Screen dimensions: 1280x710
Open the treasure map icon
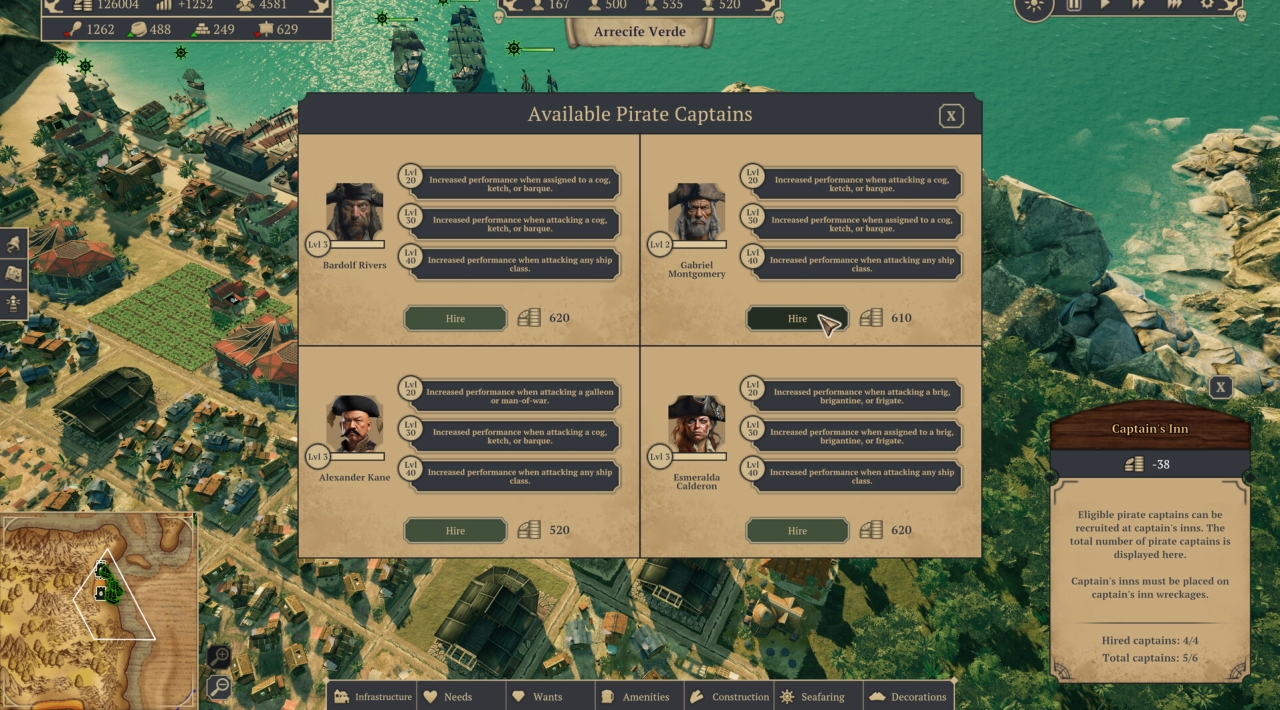click(x=14, y=273)
